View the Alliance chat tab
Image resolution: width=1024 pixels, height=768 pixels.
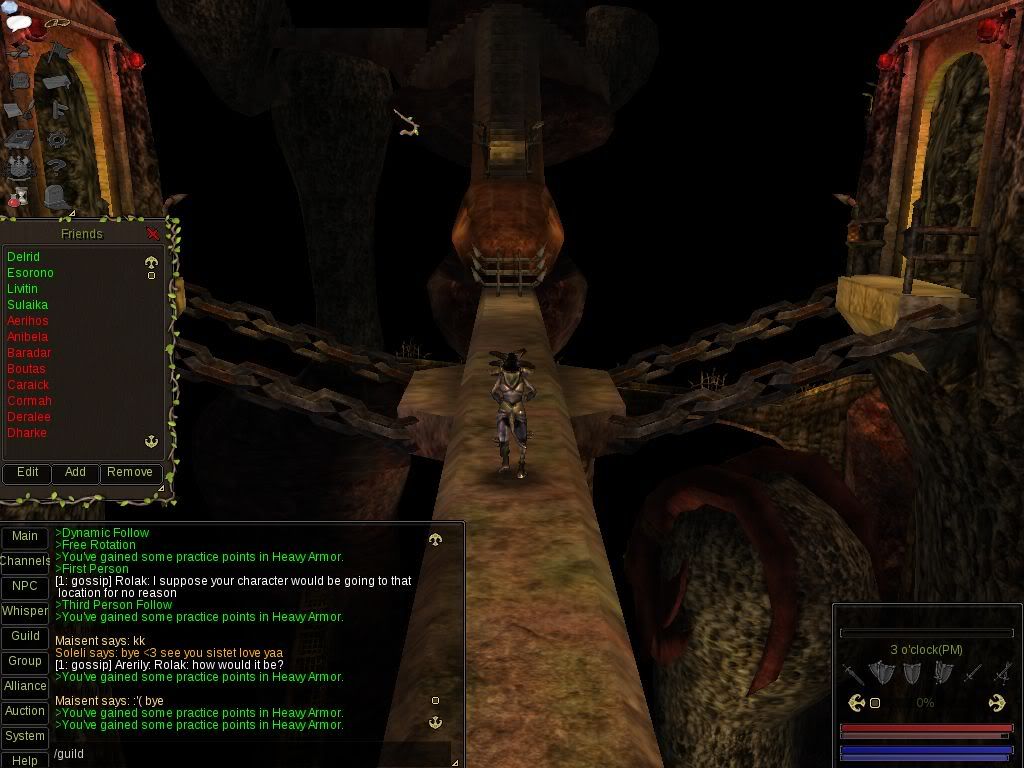(25, 686)
